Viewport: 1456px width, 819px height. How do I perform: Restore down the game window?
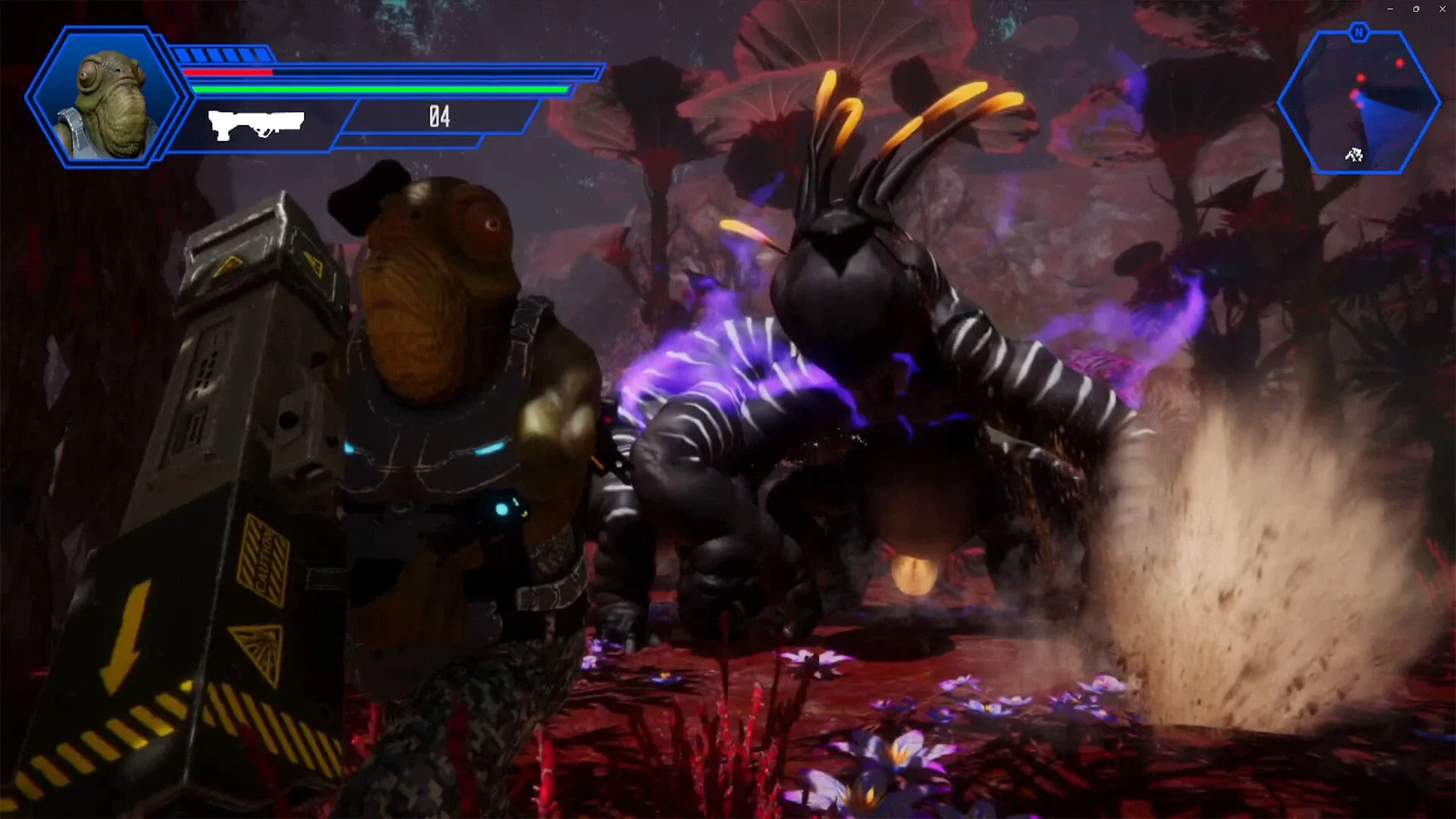[x=1416, y=9]
